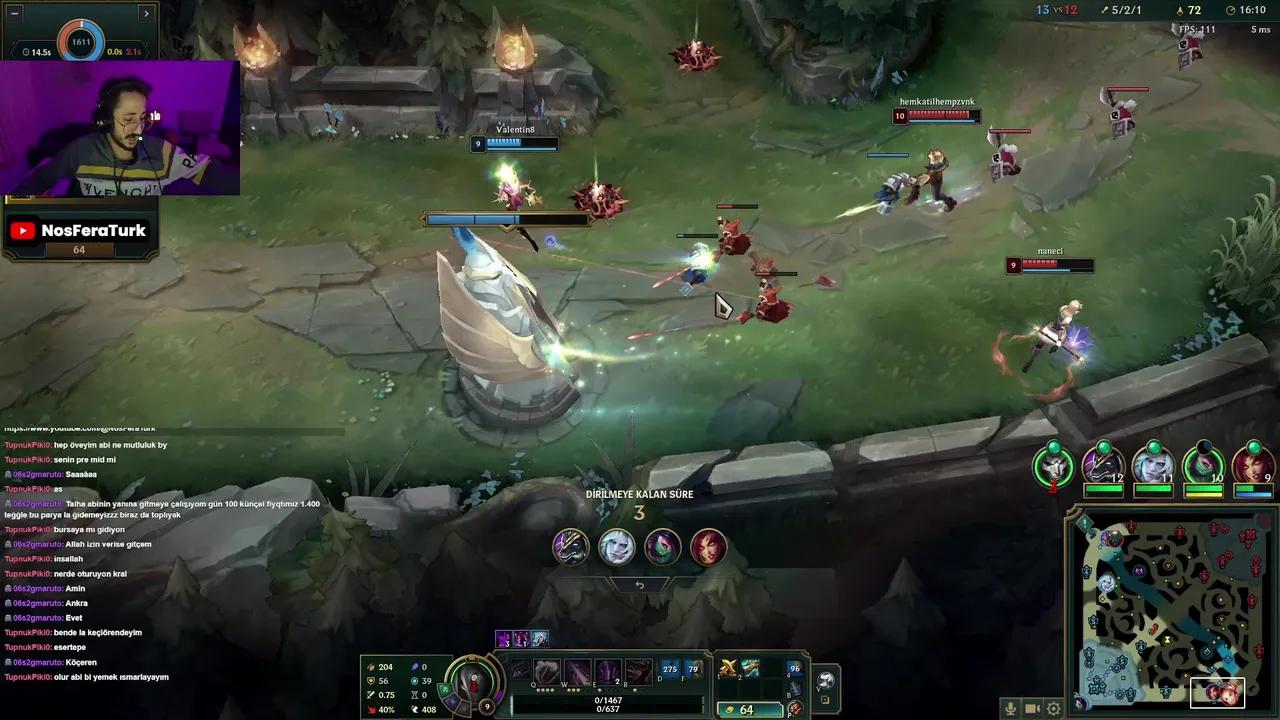
Task: Click the F summoner spell icon
Action: (694, 668)
